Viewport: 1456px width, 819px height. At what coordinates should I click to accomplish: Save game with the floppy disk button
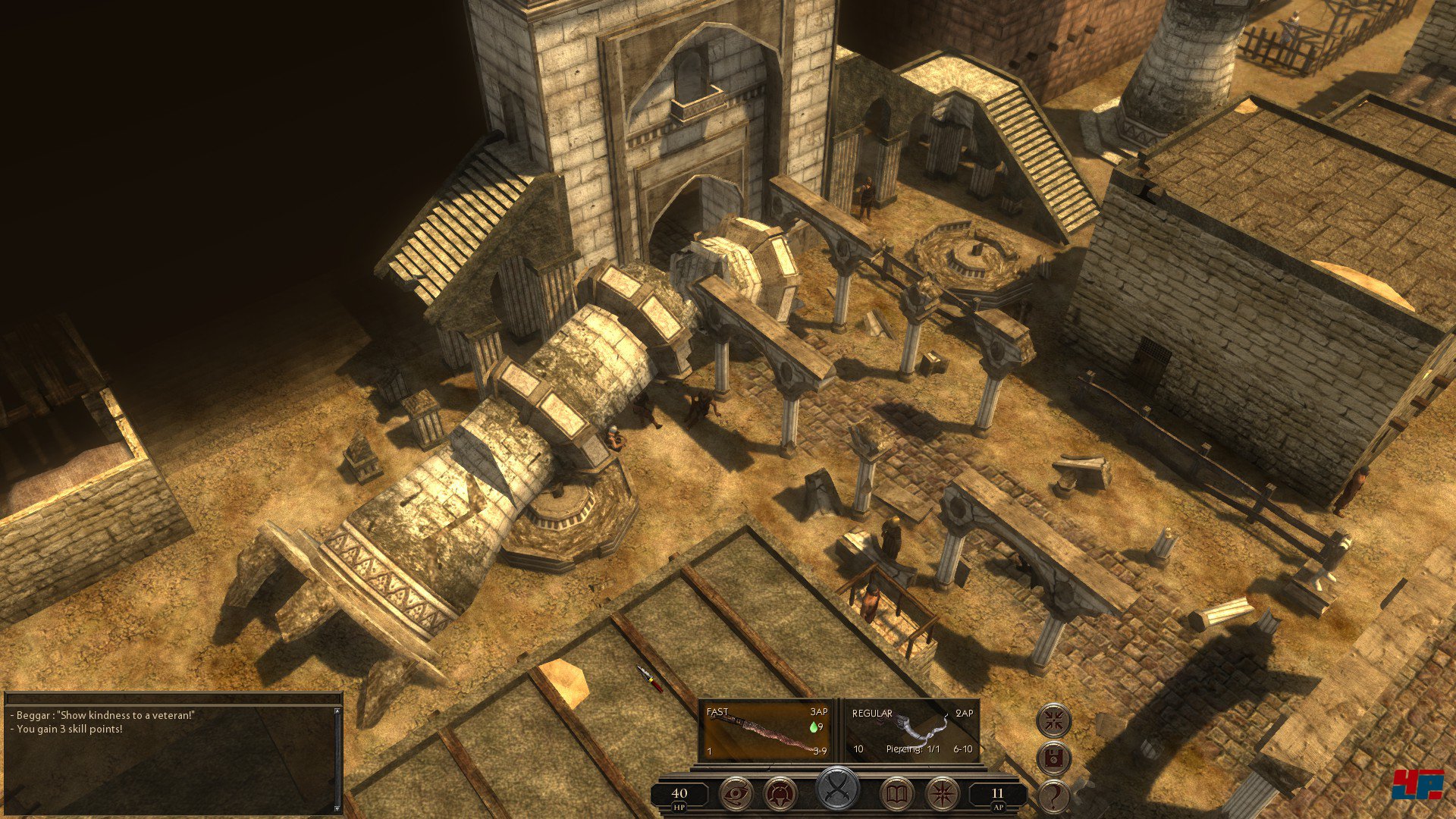pos(1053,758)
